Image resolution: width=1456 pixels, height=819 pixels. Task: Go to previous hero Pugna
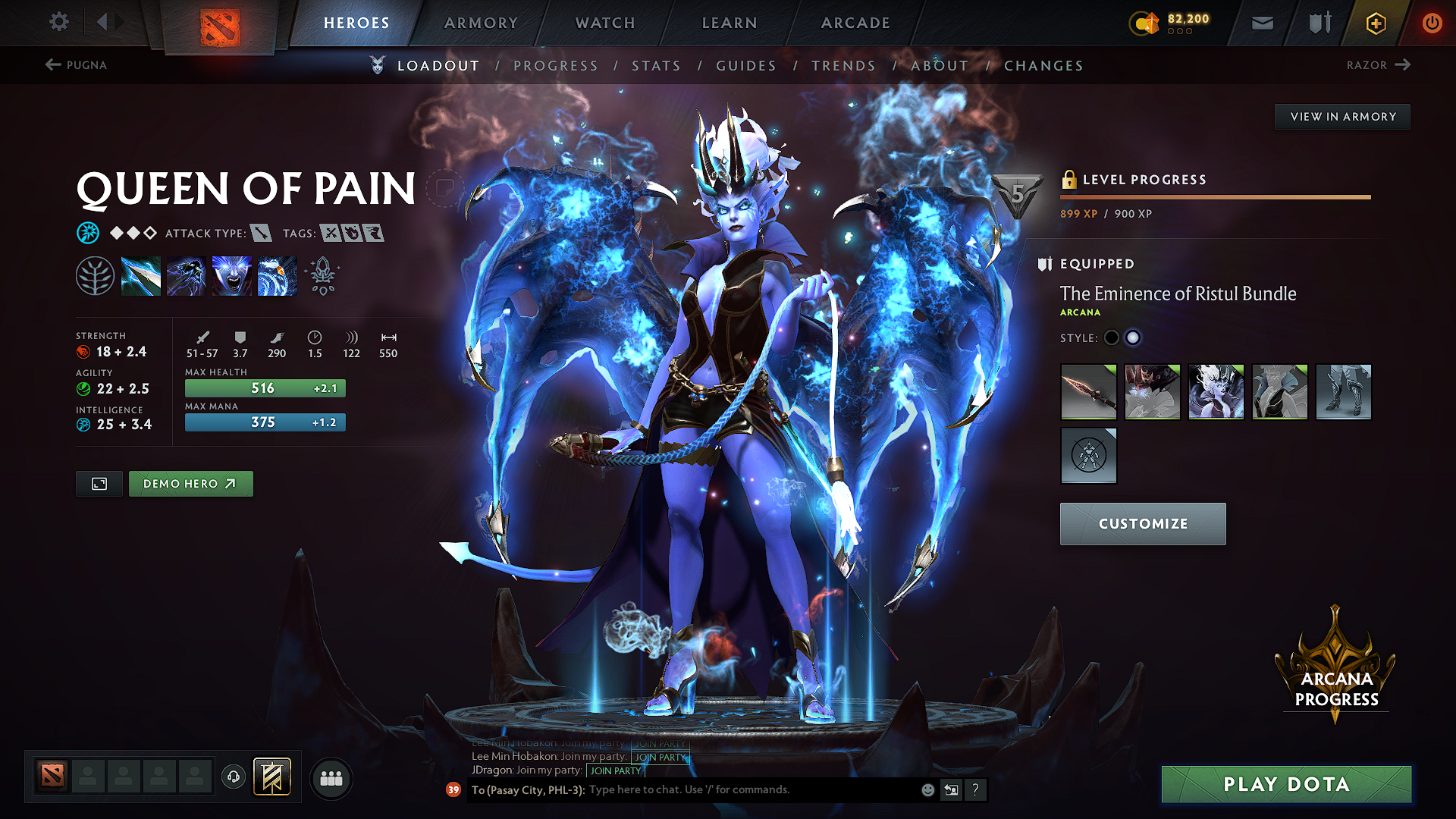click(x=76, y=65)
